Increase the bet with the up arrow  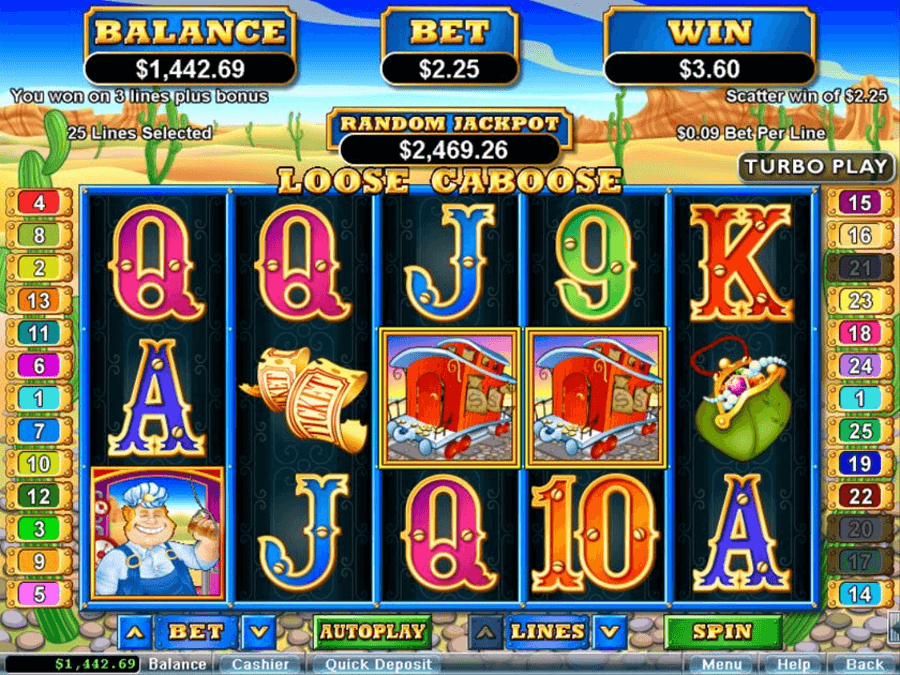(135, 632)
